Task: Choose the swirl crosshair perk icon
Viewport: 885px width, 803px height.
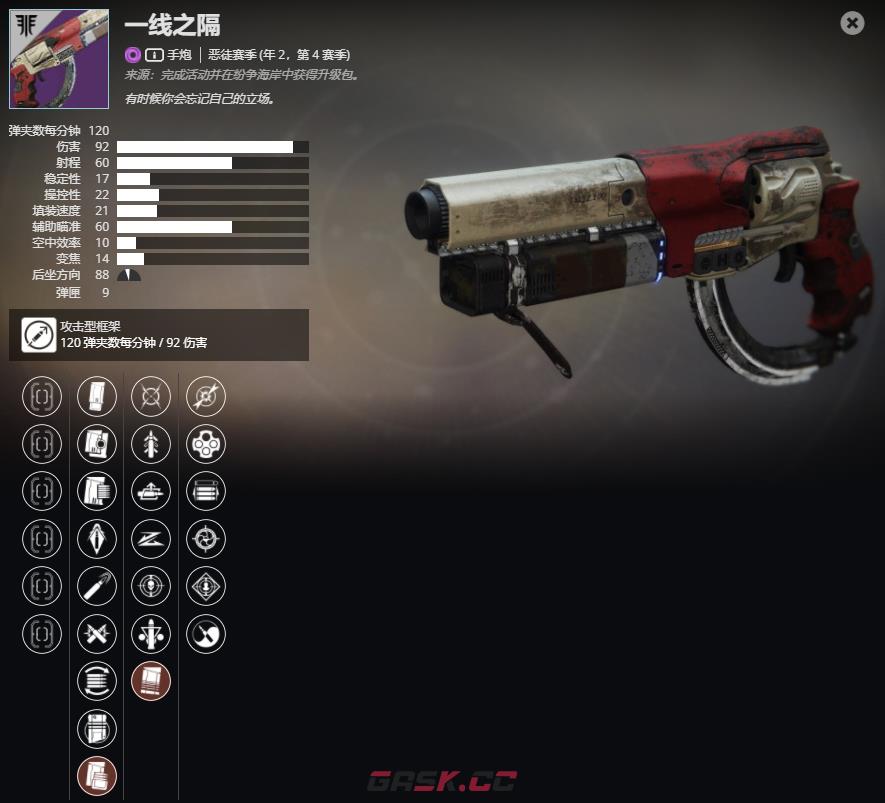Action: click(x=206, y=539)
